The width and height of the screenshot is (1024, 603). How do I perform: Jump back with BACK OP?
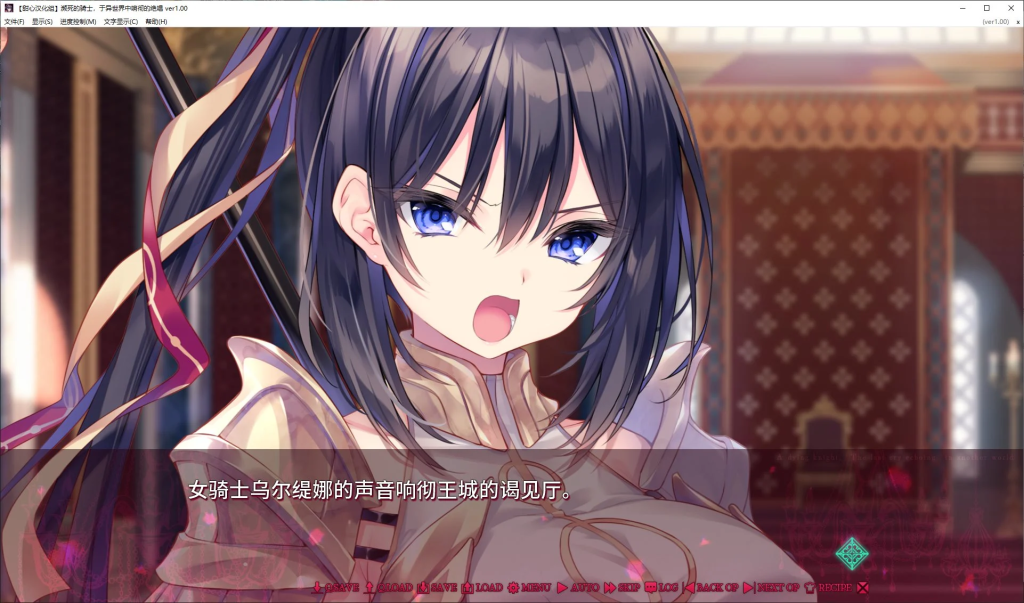711,588
